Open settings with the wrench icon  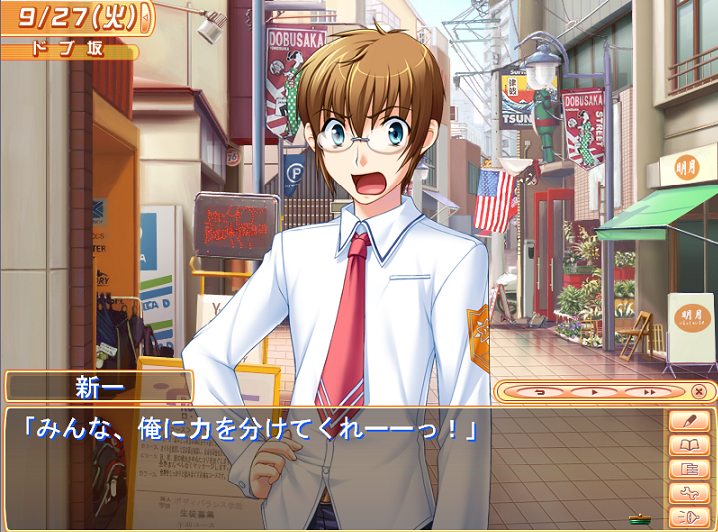point(687,493)
